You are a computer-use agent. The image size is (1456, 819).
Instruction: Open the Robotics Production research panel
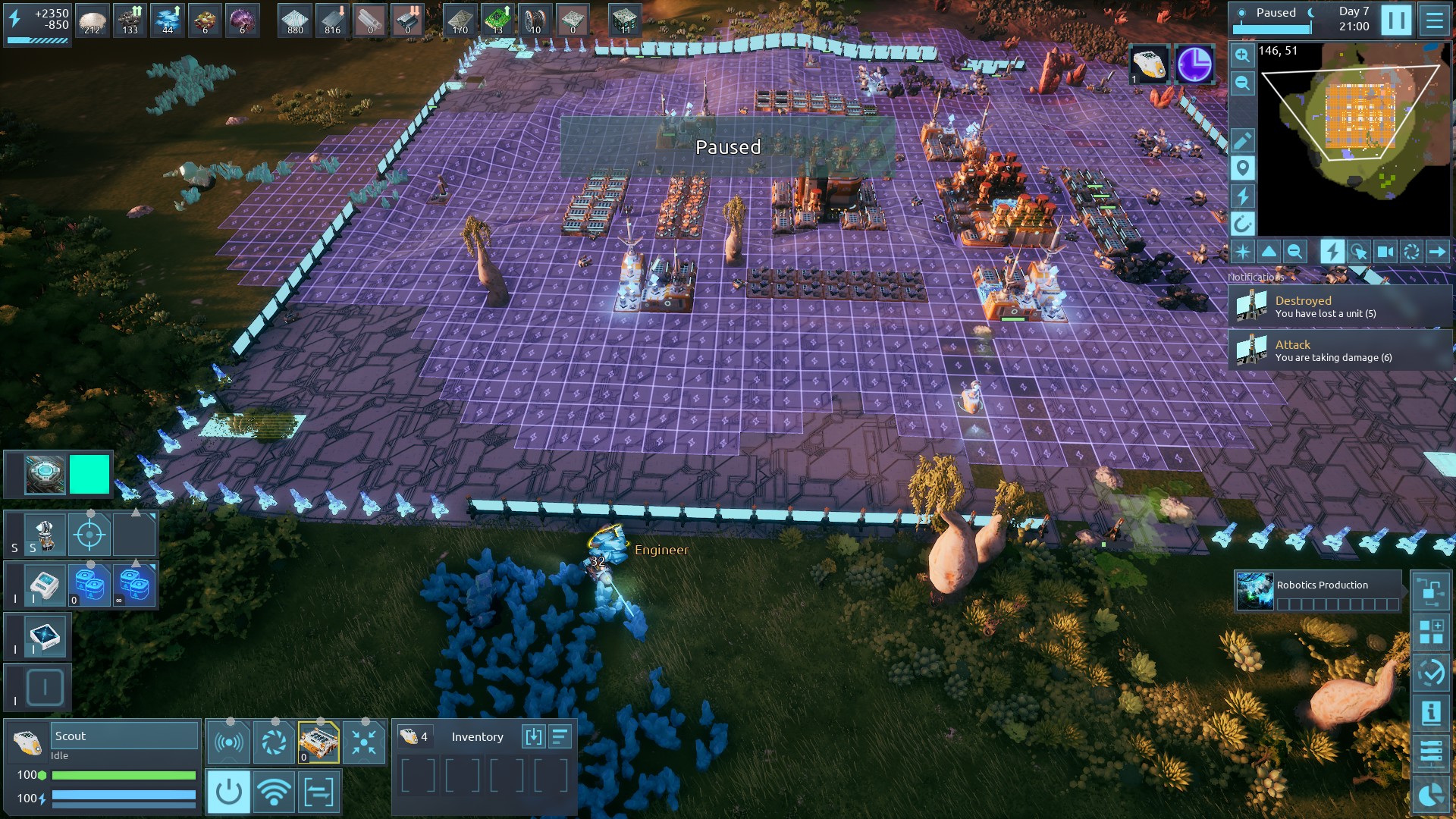click(x=1318, y=591)
